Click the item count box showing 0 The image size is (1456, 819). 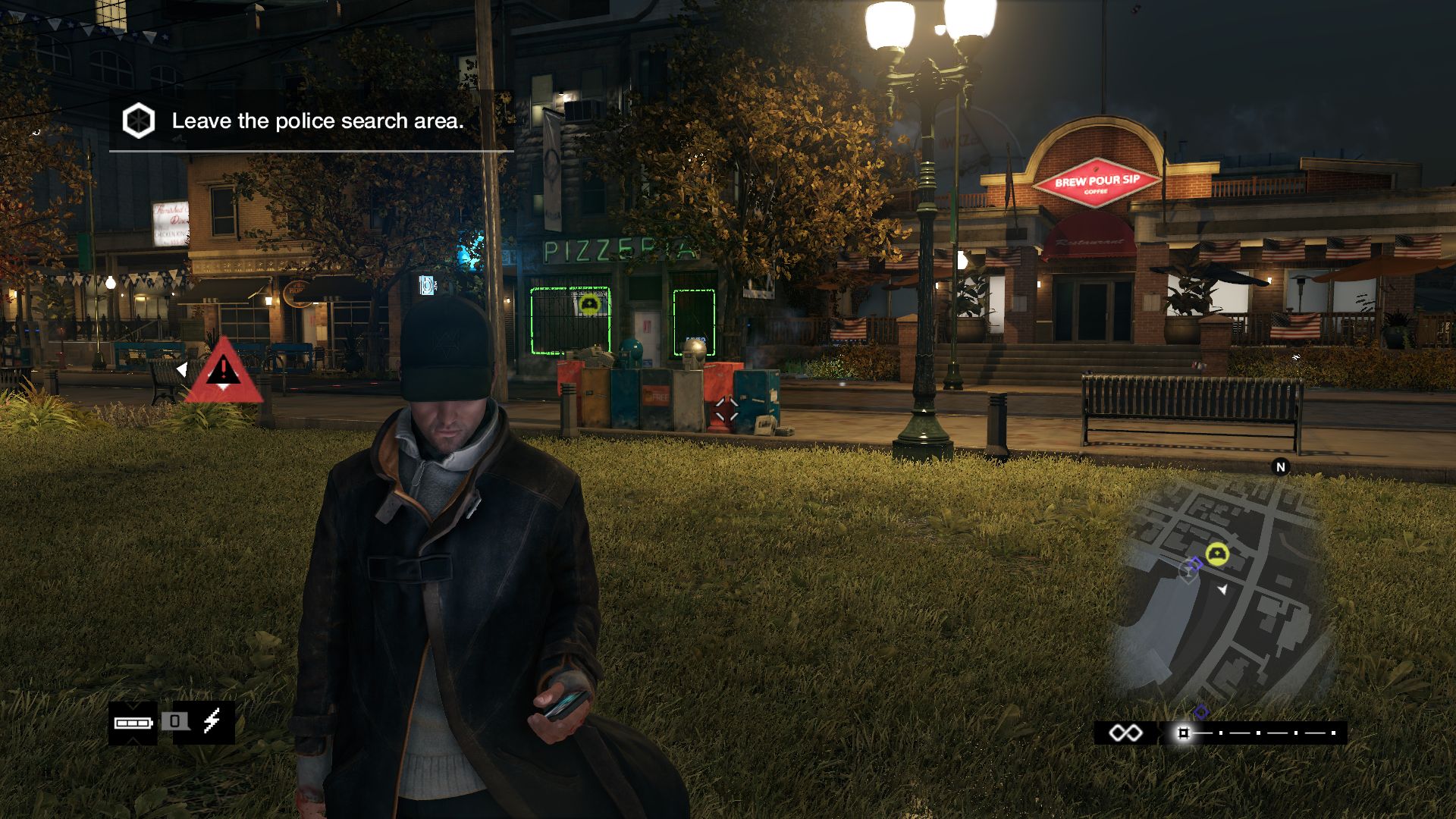[x=174, y=721]
